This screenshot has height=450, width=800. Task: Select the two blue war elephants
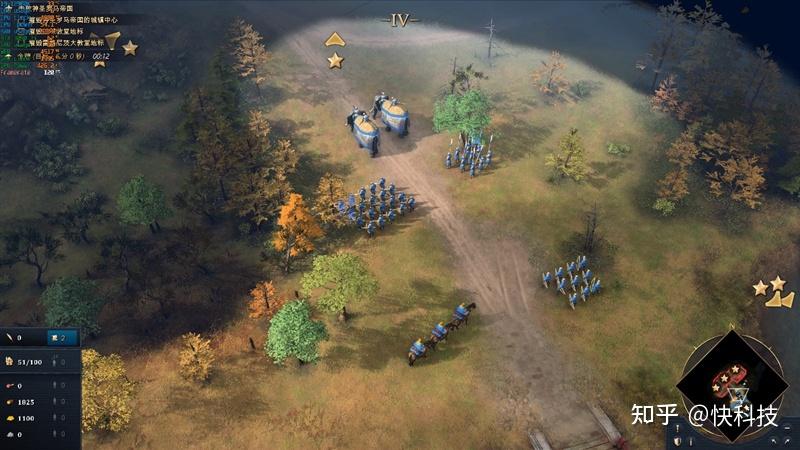point(378,122)
